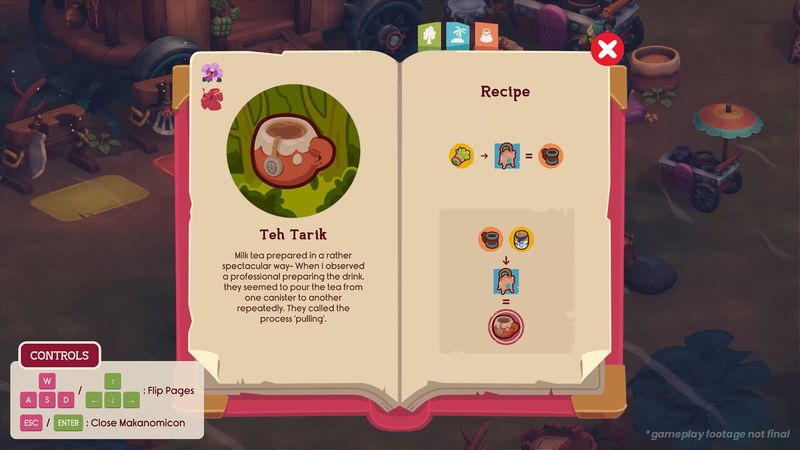The height and width of the screenshot is (450, 800).
Task: Close the Makanomicon with the red X
Action: [607, 48]
